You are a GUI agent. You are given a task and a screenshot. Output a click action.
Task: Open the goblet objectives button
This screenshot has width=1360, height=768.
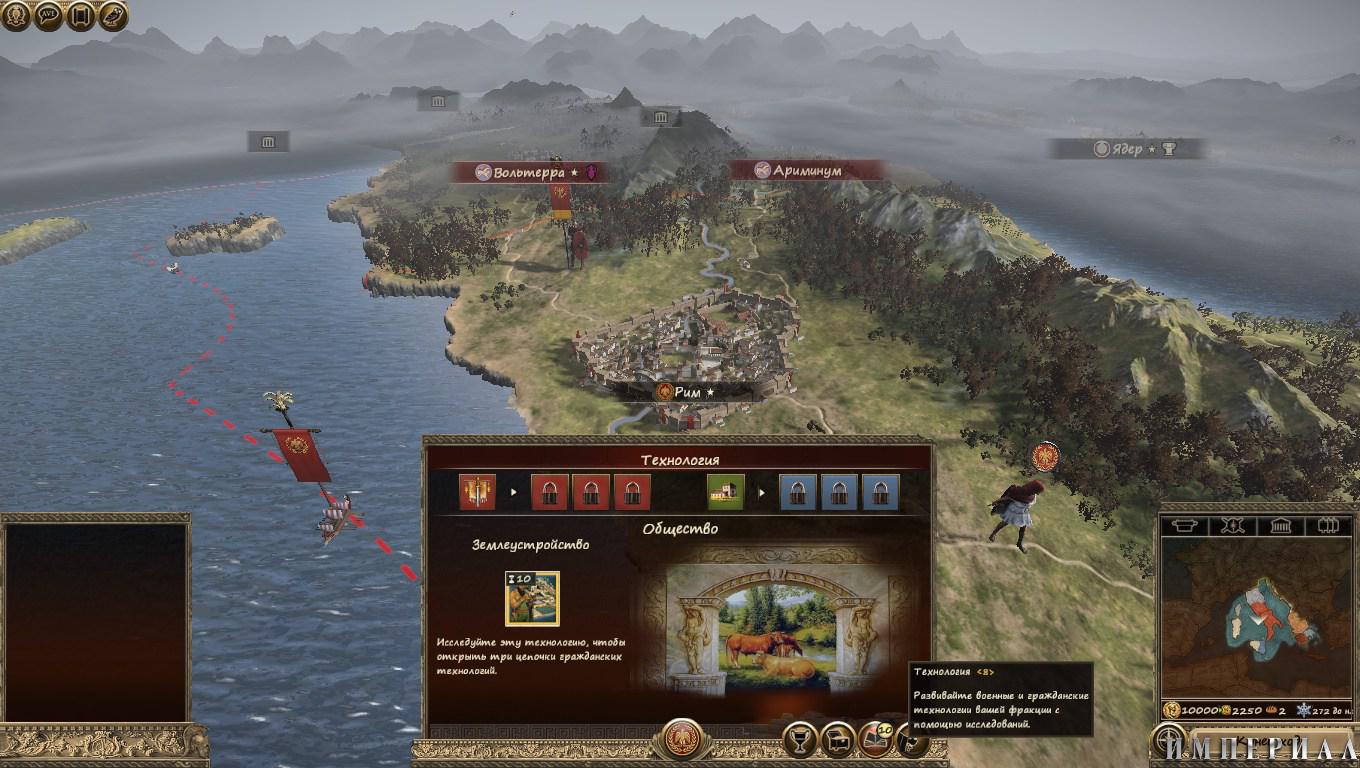[x=799, y=740]
